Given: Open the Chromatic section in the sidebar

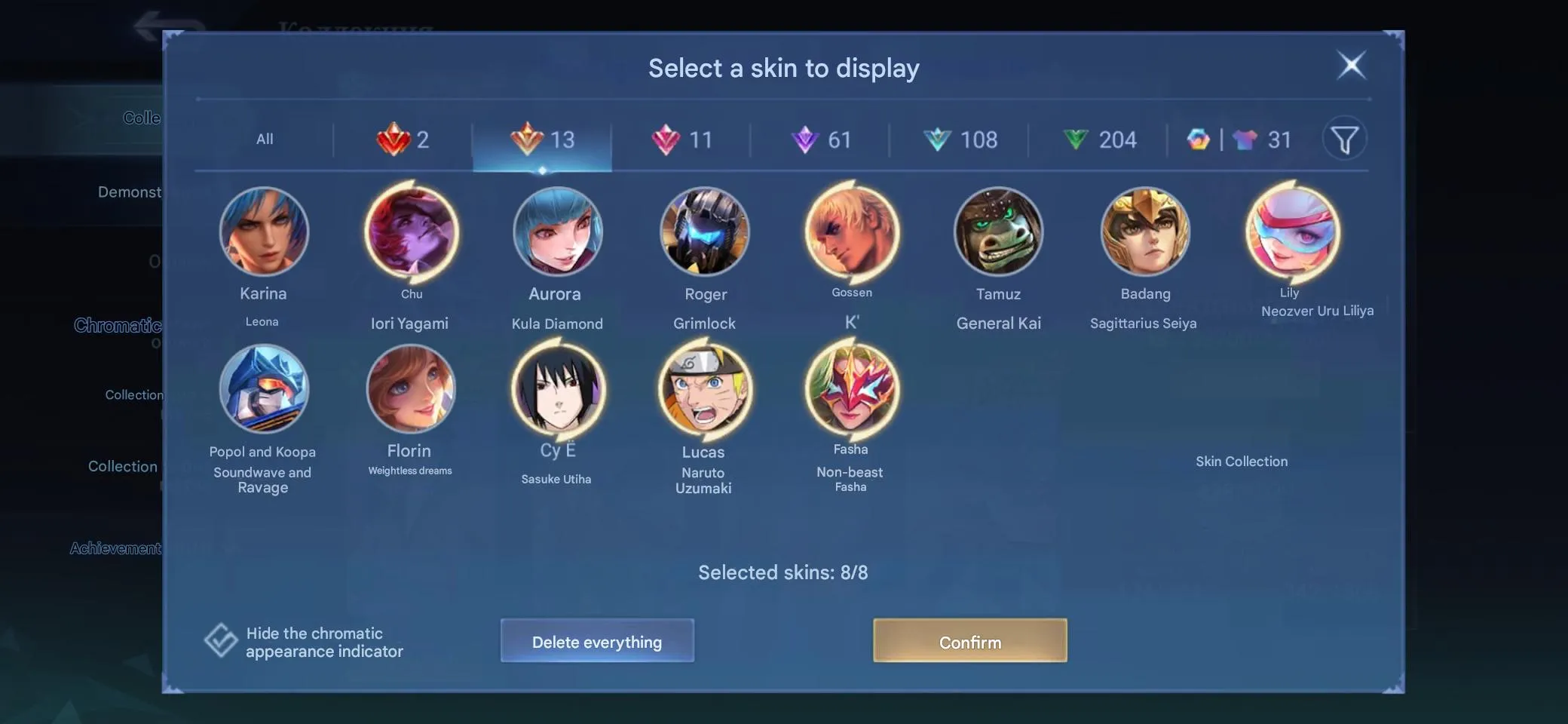Looking at the screenshot, I should click(118, 326).
